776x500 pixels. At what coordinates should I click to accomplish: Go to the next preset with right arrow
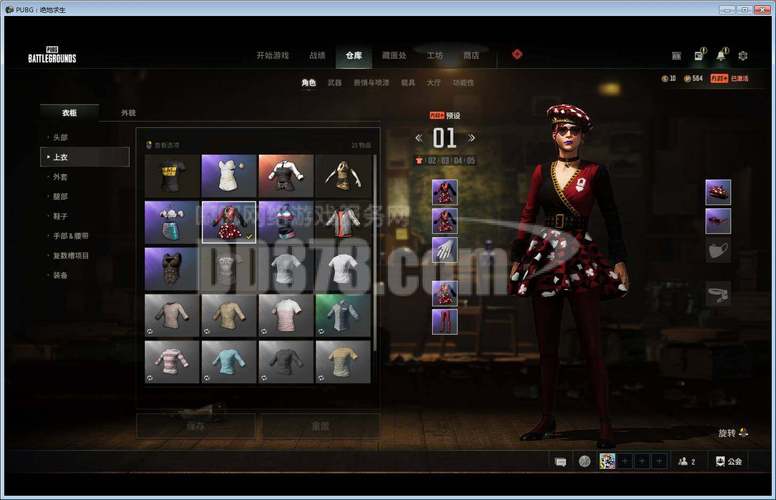[x=472, y=138]
